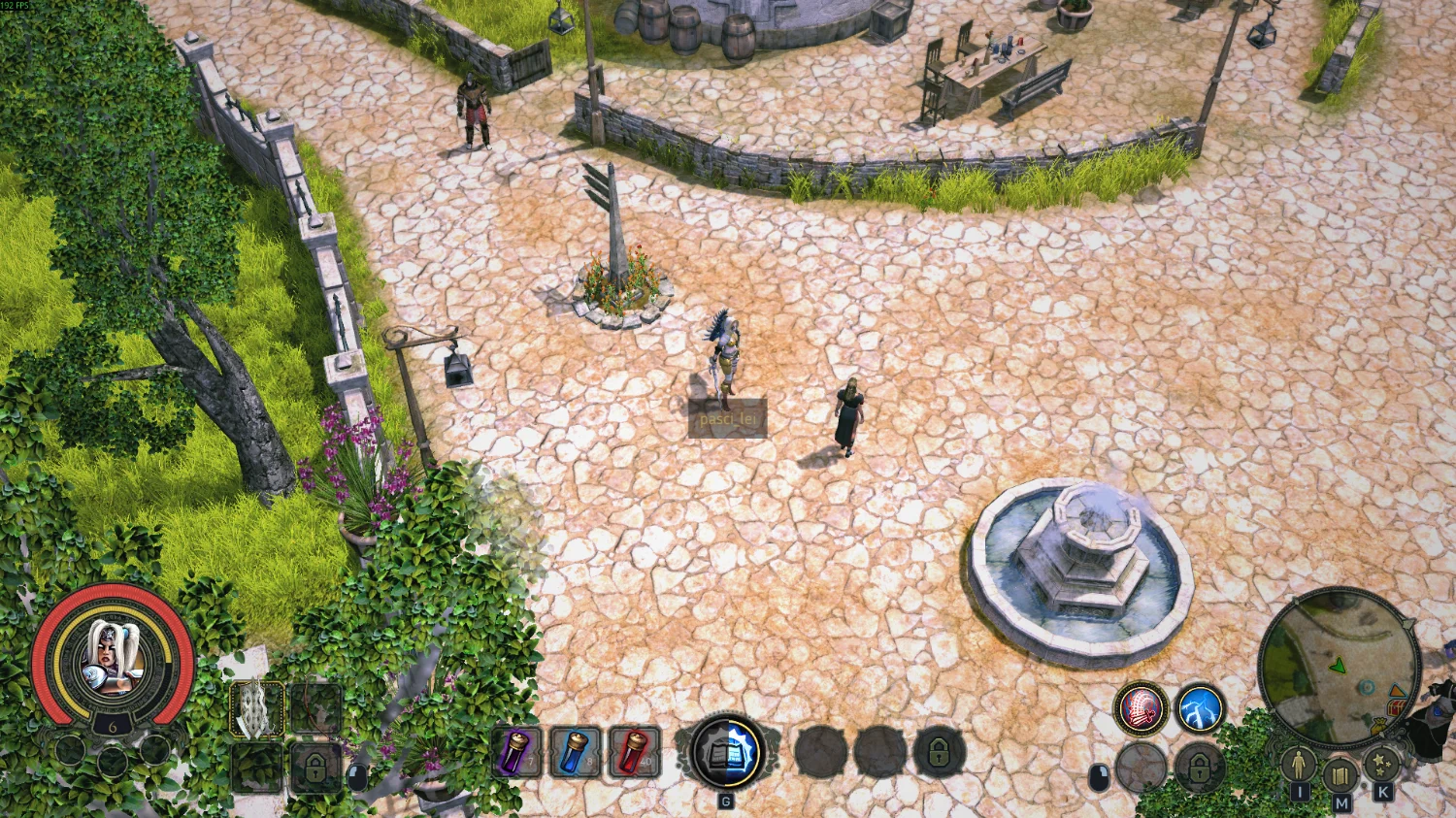Choose the bow weapon slot
The image size is (1456, 818).
315,708
